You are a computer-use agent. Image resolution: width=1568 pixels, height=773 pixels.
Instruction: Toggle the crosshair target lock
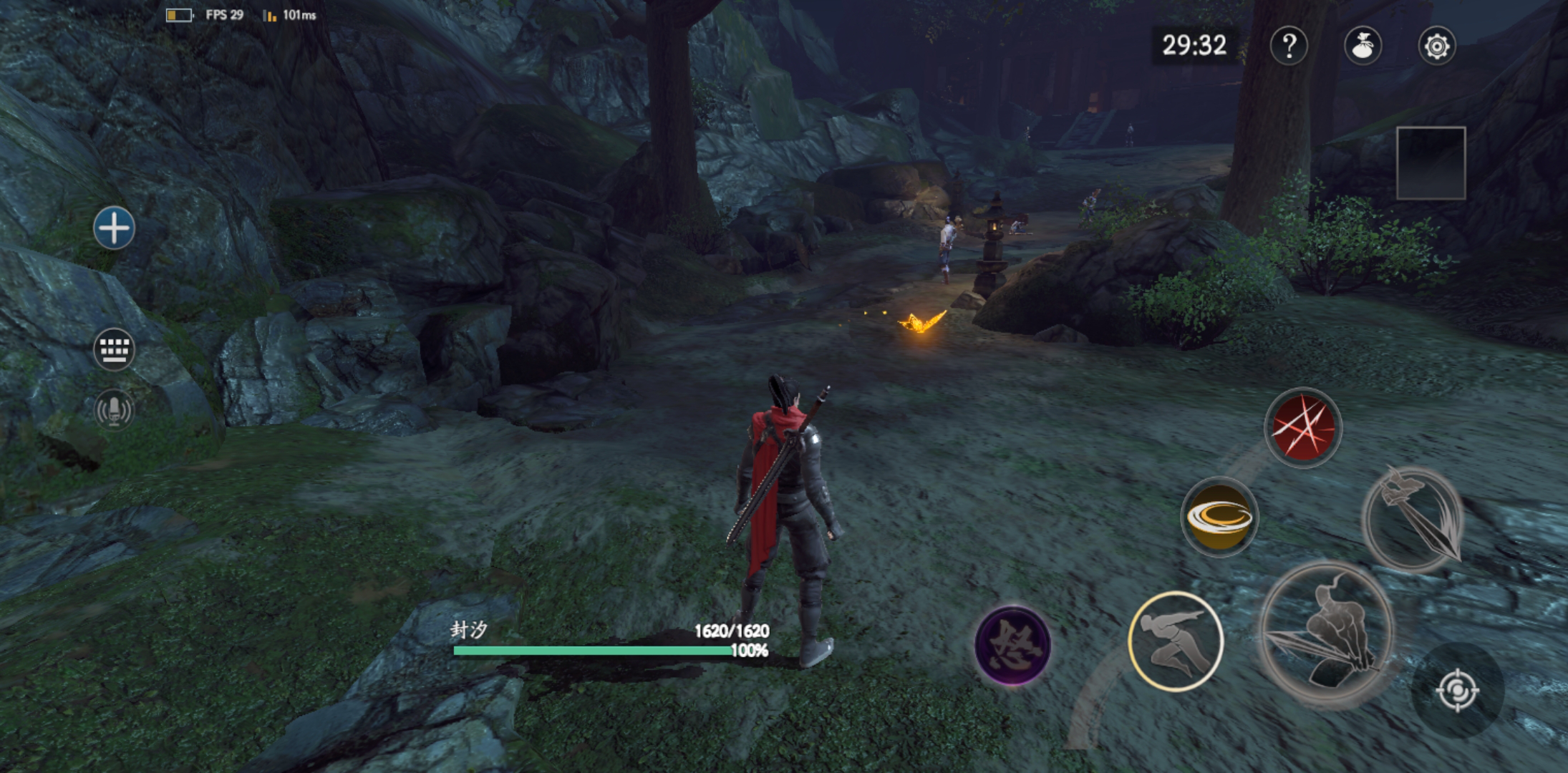click(x=1457, y=691)
